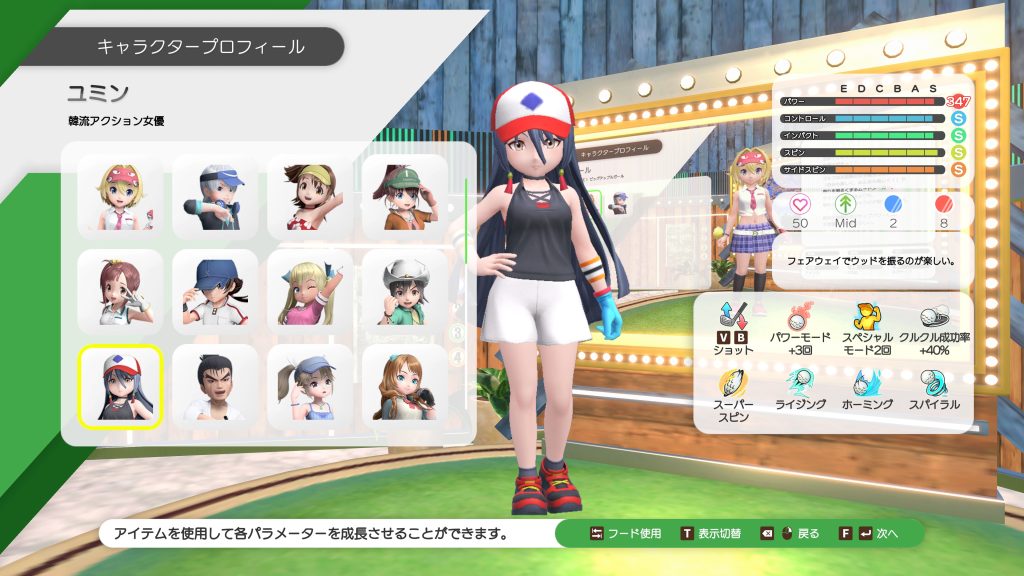This screenshot has height=576, width=1024.
Task: Select the クルクル成功率+40% bonus icon
Action: coord(934,318)
